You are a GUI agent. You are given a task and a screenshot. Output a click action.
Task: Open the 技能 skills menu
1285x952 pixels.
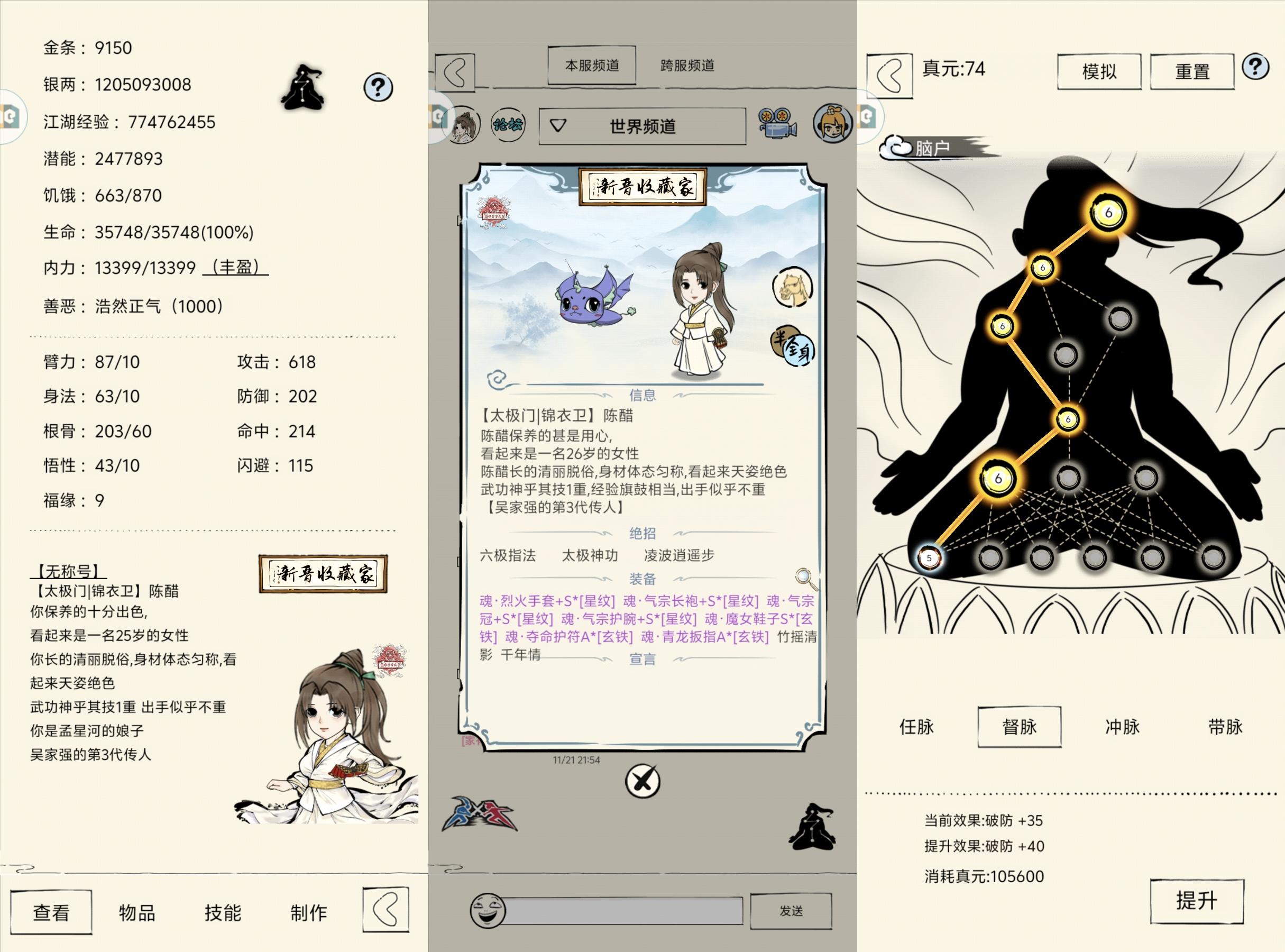pyautogui.click(x=223, y=912)
